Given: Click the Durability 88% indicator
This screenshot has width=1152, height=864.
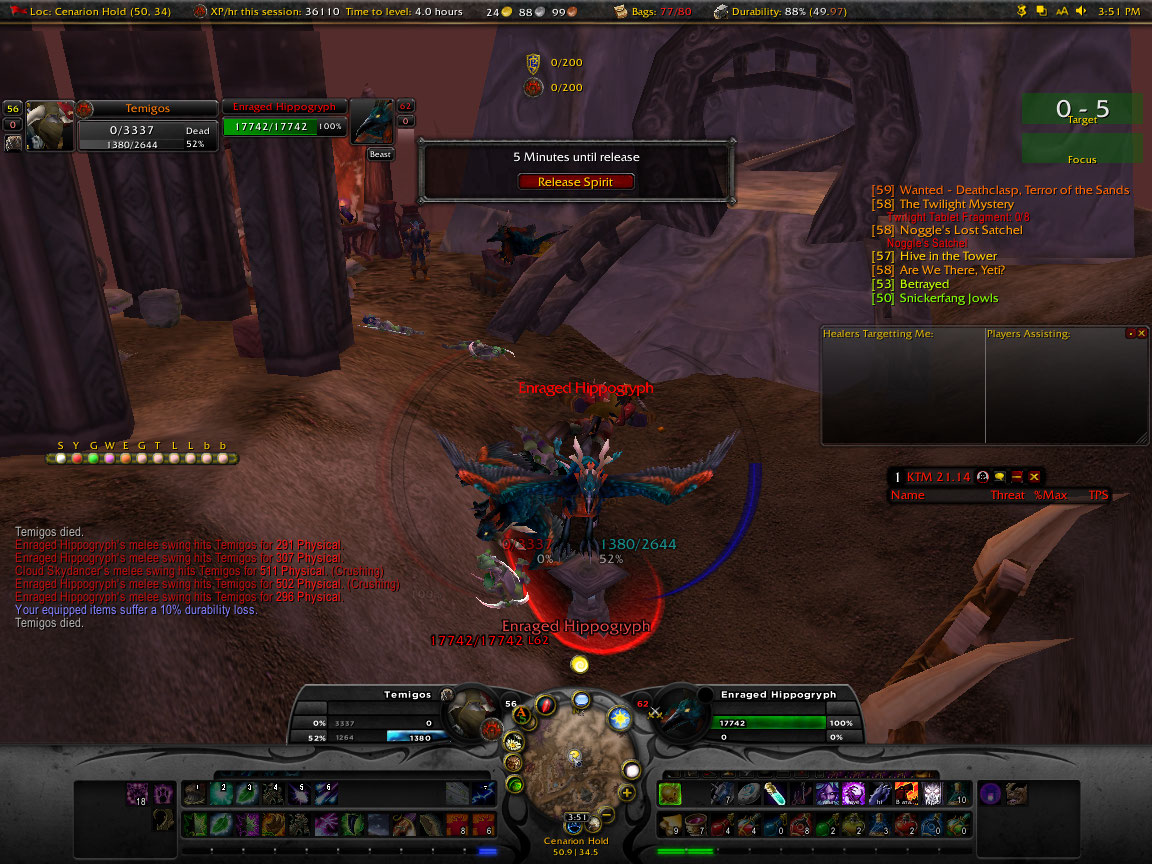Looking at the screenshot, I should tap(780, 11).
